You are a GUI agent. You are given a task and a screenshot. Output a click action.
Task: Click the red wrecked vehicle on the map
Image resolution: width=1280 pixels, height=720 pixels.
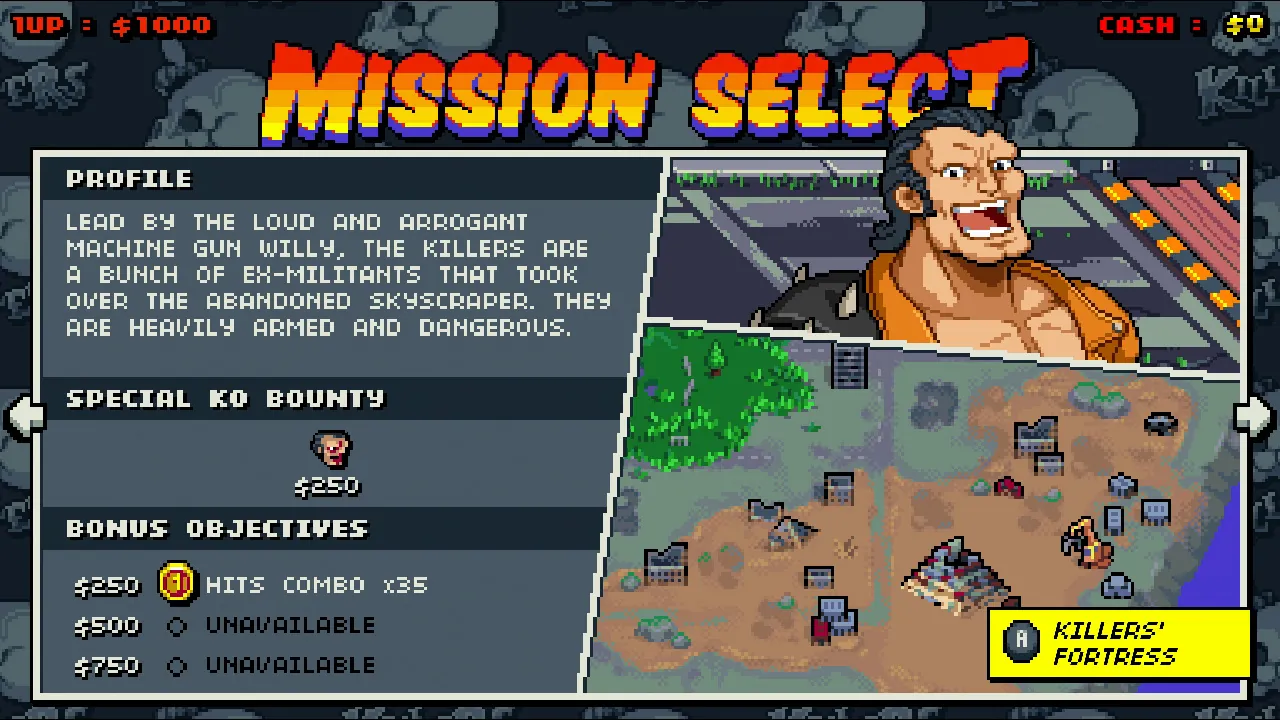[1007, 487]
